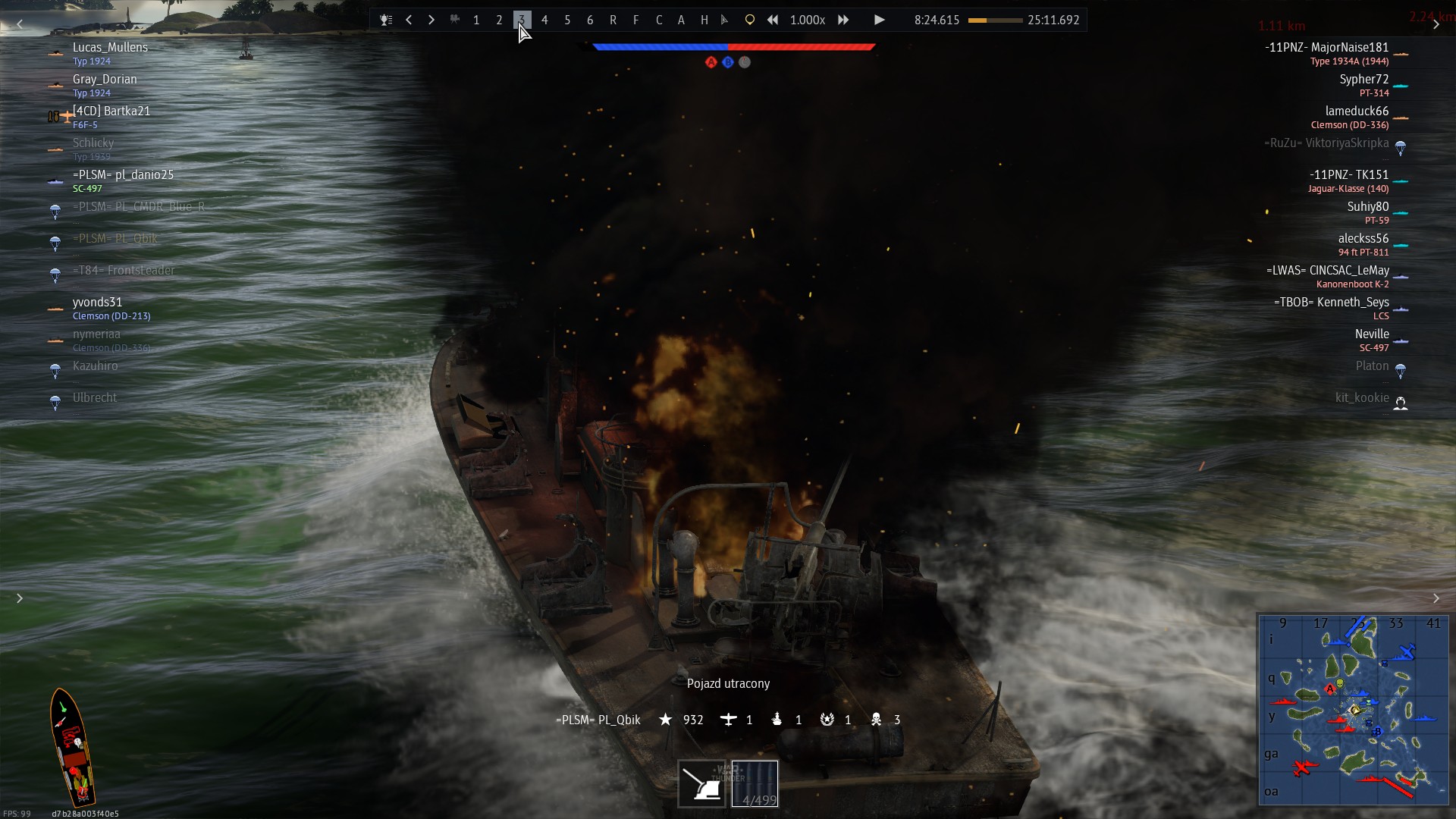1456x819 pixels.
Task: Go to previous player with left arrow
Action: click(x=409, y=20)
